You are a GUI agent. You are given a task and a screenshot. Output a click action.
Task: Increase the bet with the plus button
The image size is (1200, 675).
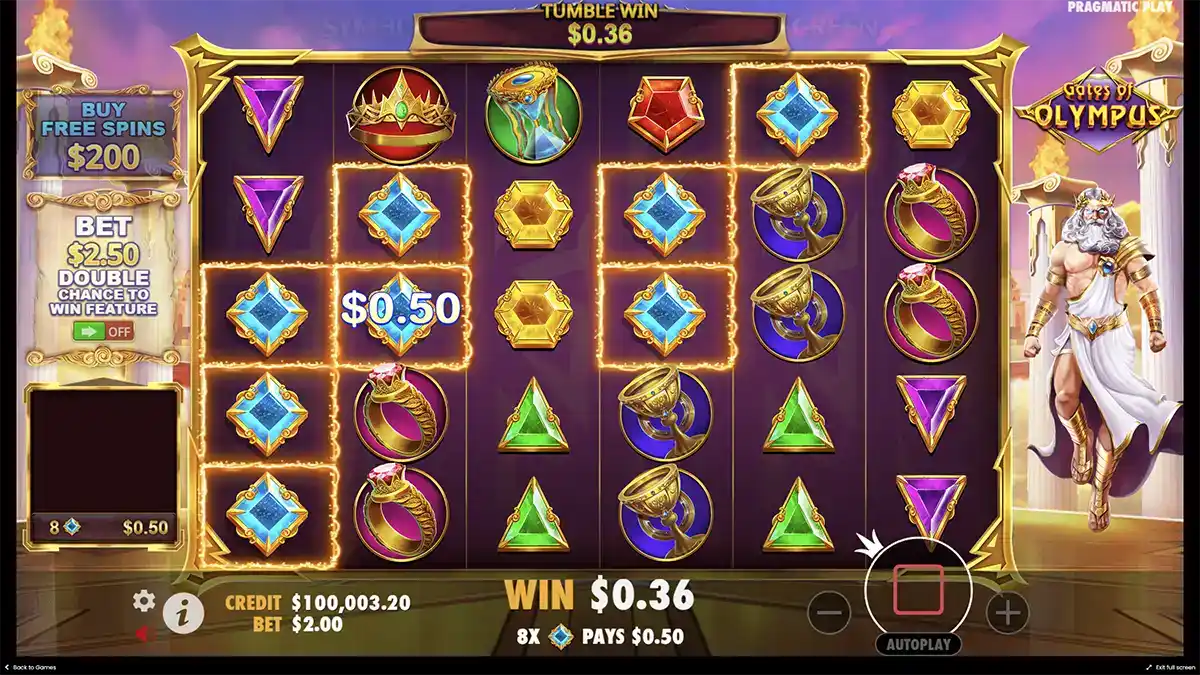tap(1008, 611)
